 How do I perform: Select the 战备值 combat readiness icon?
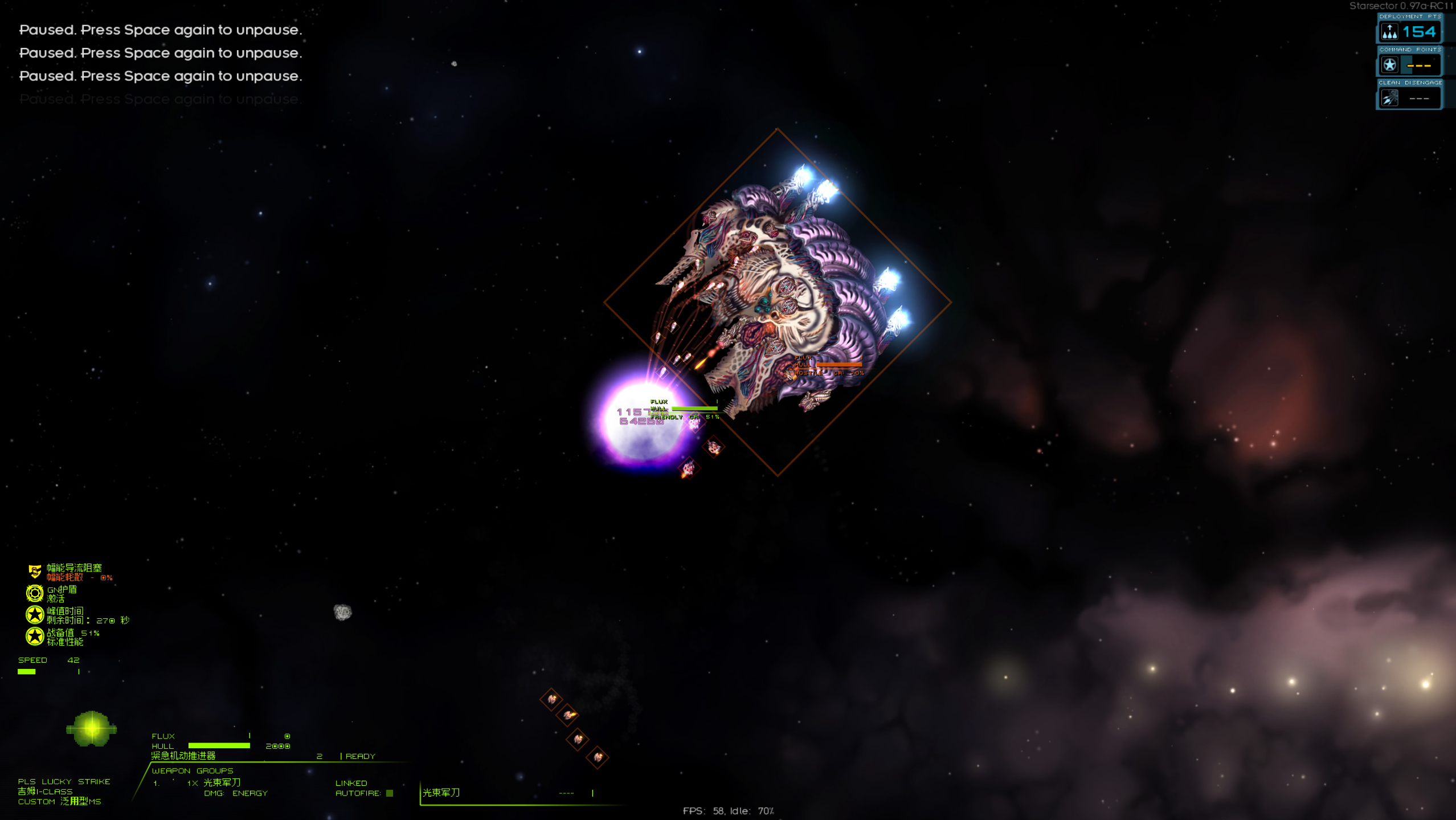[35, 637]
